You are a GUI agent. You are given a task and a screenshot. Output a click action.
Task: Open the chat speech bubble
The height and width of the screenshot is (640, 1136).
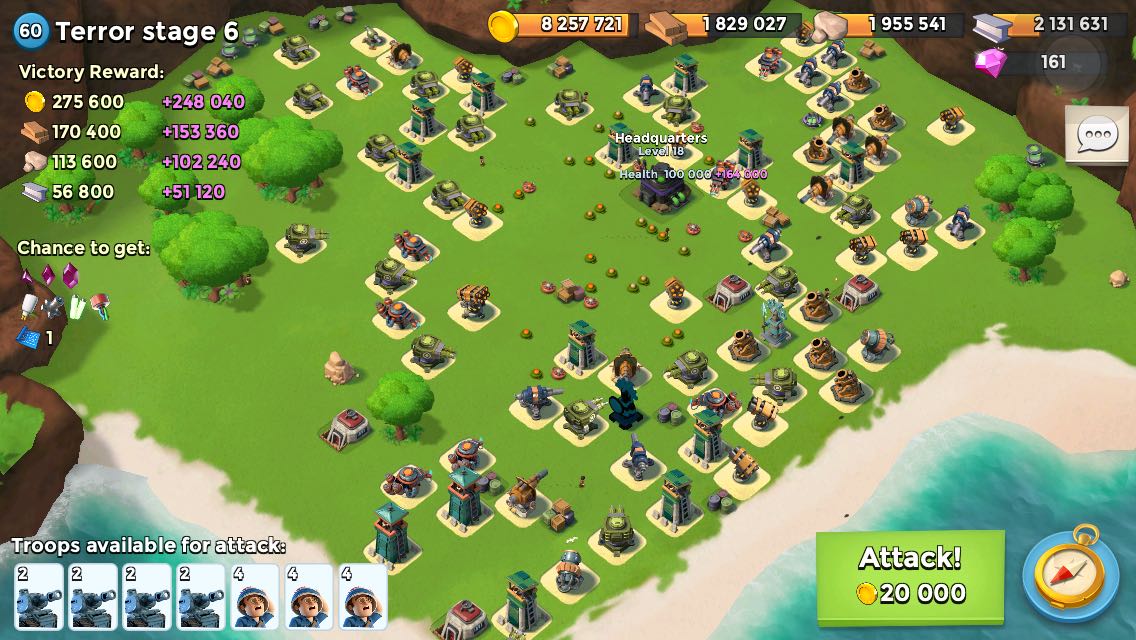coord(1097,135)
